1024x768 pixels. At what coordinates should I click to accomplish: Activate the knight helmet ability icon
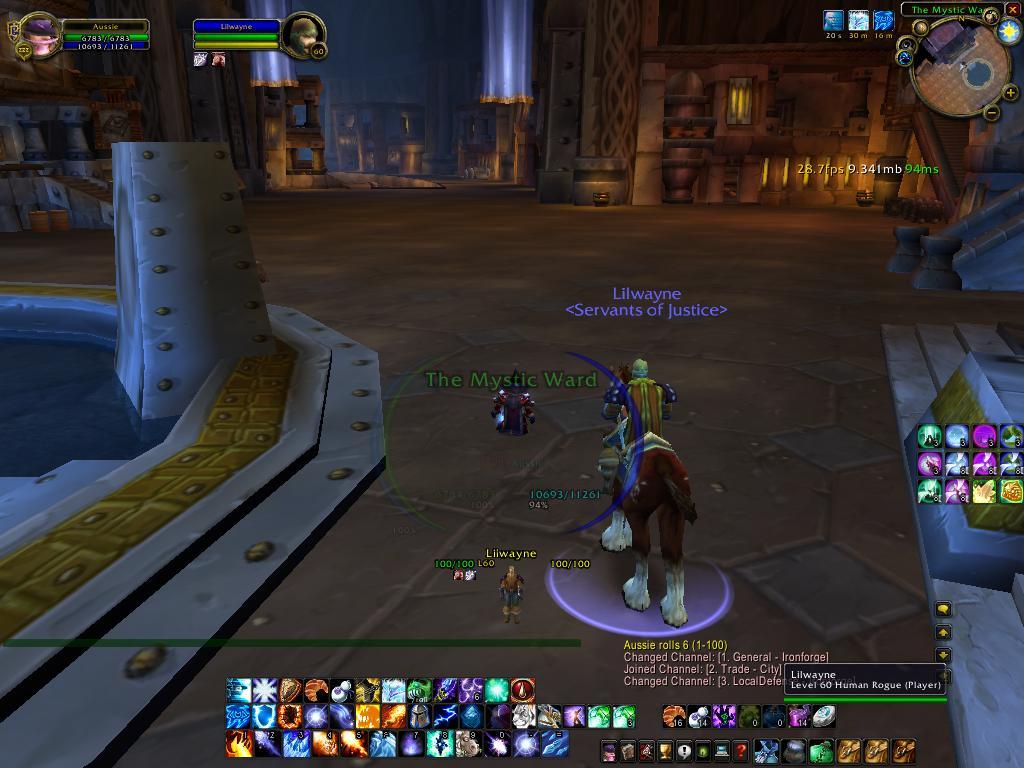click(x=420, y=716)
